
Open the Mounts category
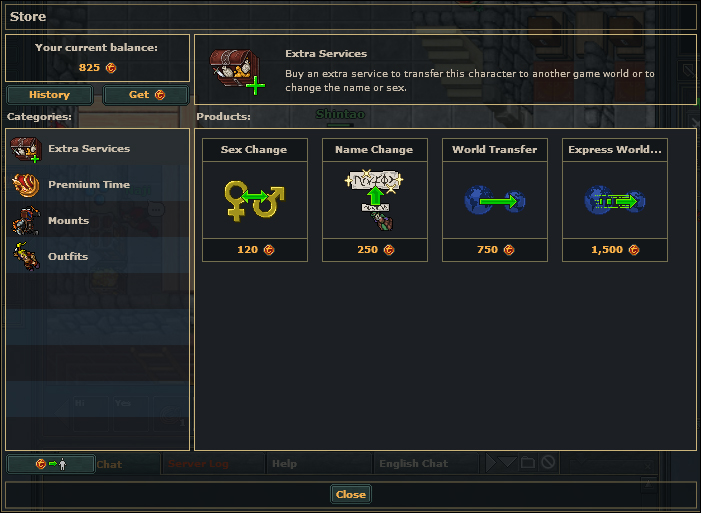coord(68,221)
